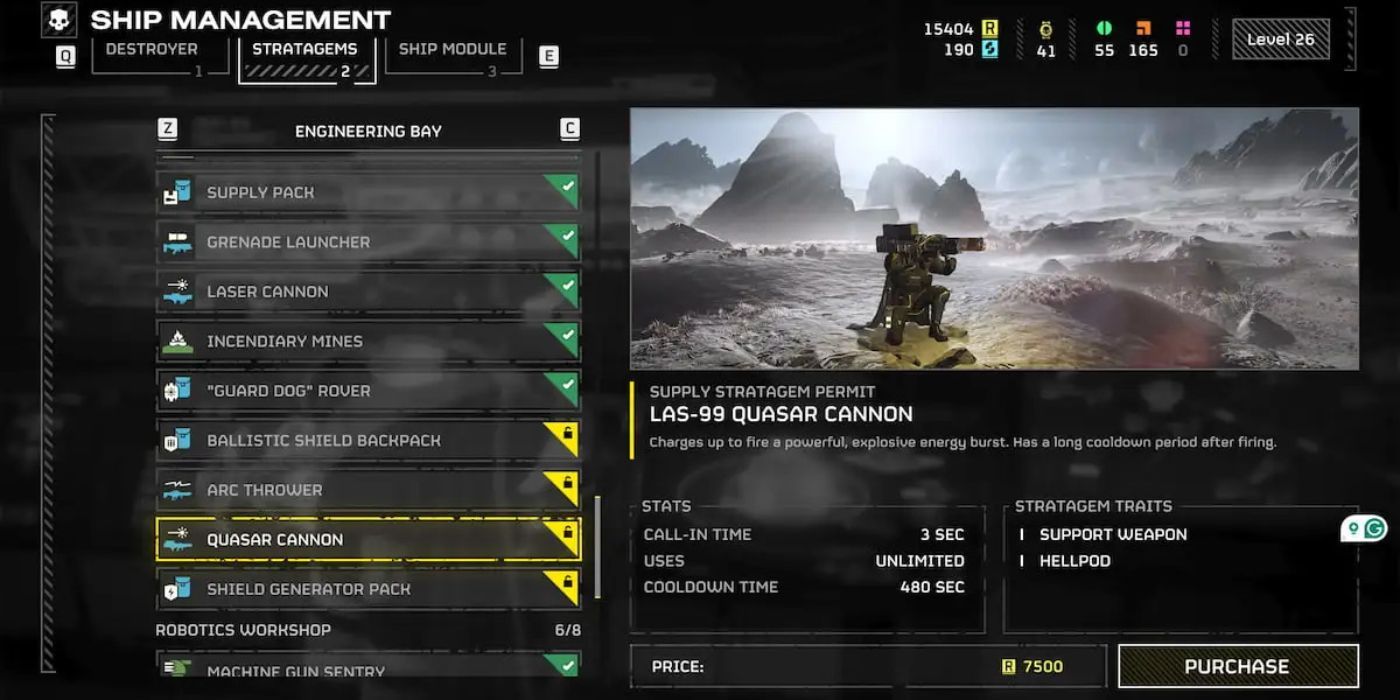1400x700 pixels.
Task: Choose Supply Pack from the list
Action: click(x=368, y=192)
